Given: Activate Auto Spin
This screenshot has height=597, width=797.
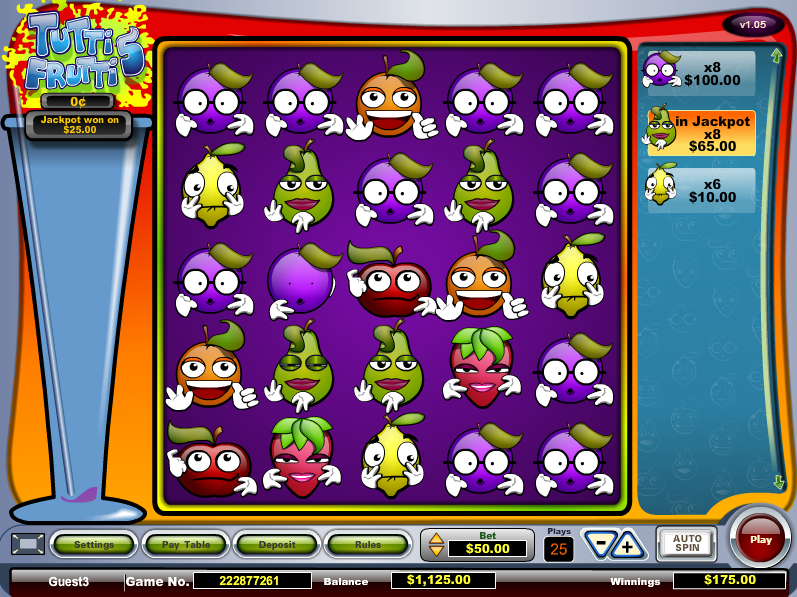Looking at the screenshot, I should pos(686,543).
